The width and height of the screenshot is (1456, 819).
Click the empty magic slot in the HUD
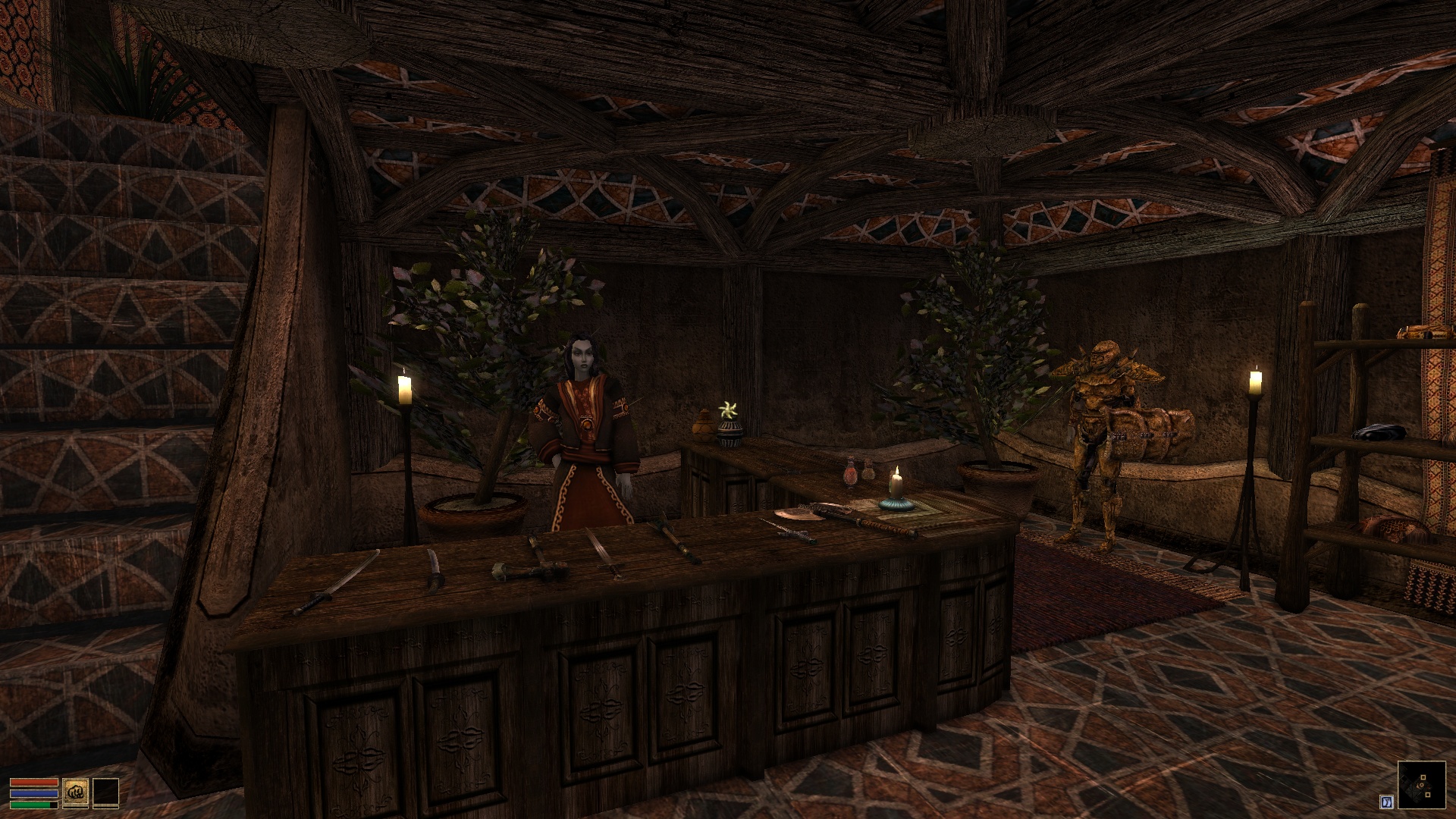click(106, 792)
